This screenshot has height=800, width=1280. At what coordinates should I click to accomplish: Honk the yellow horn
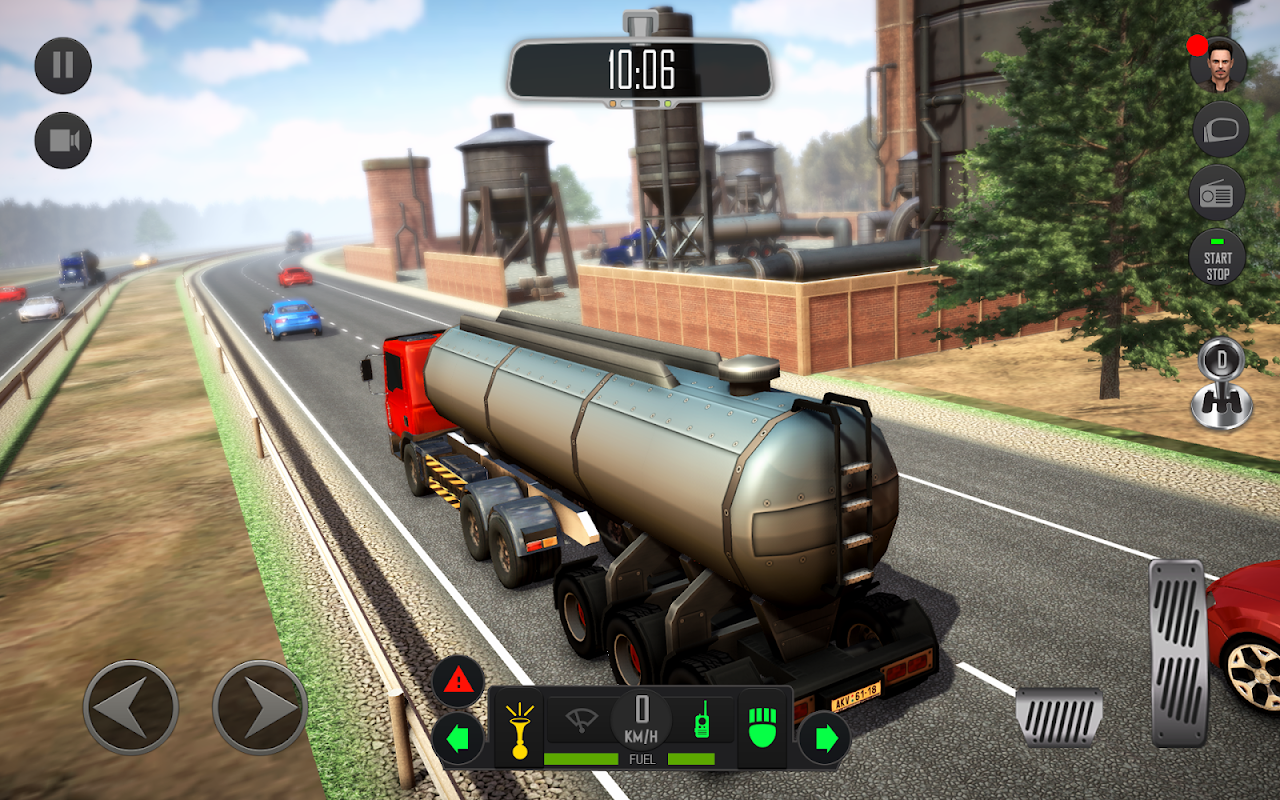click(518, 727)
